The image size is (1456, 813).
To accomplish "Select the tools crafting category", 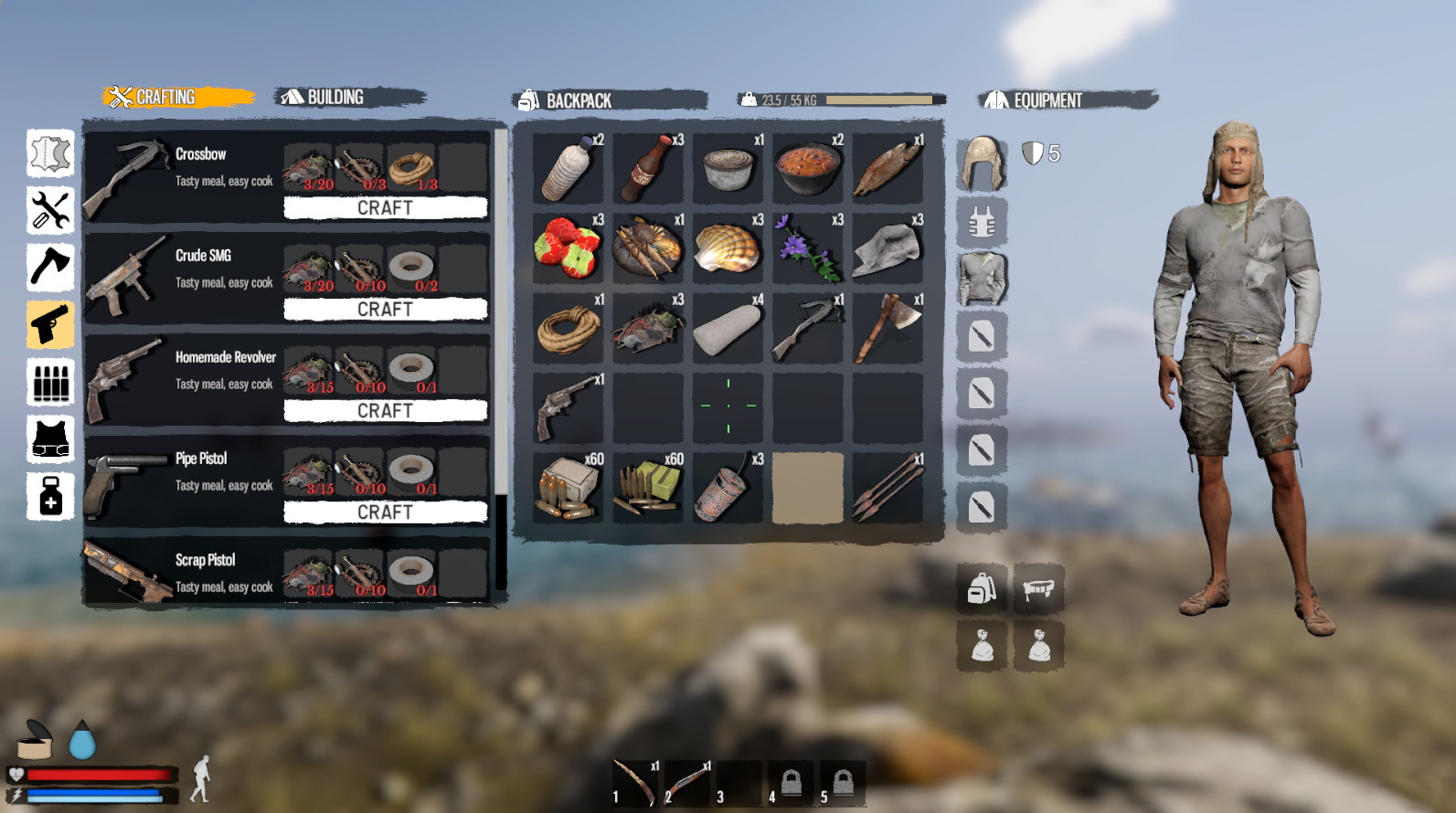I will pyautogui.click(x=49, y=214).
